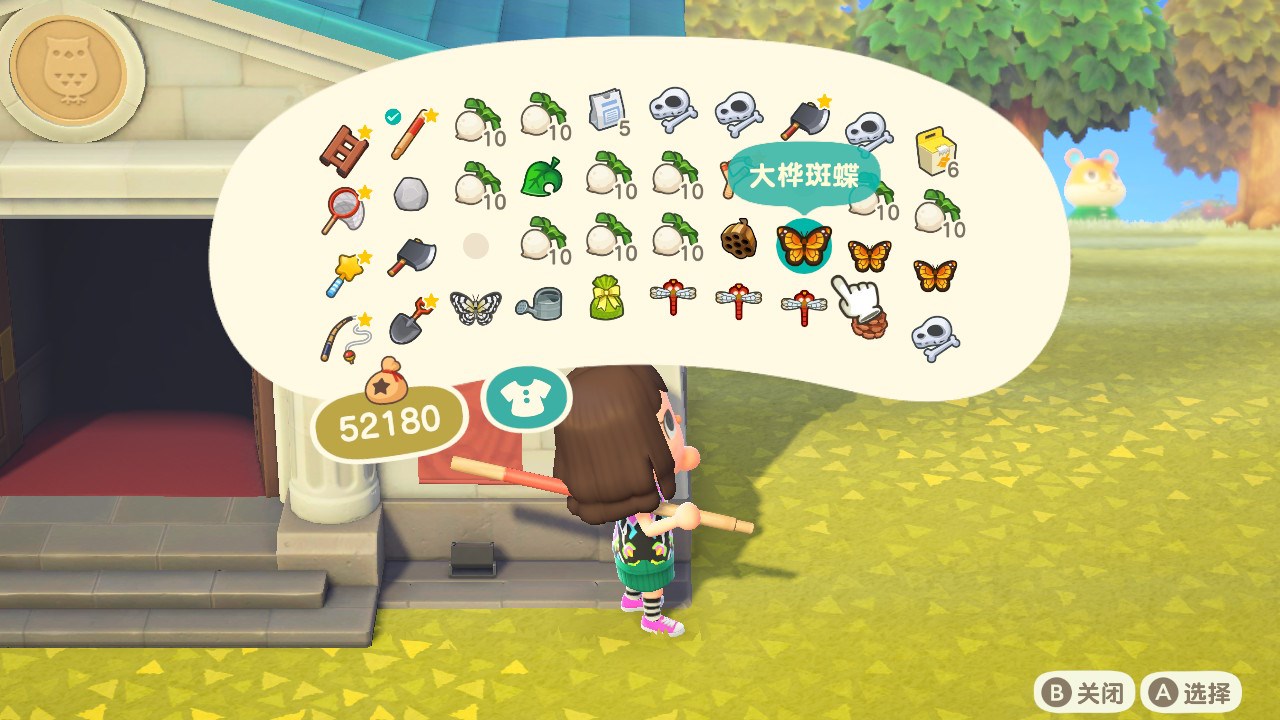This screenshot has width=1280, height=720.
Task: Choose the yellow box stack of six
Action: [x=934, y=153]
